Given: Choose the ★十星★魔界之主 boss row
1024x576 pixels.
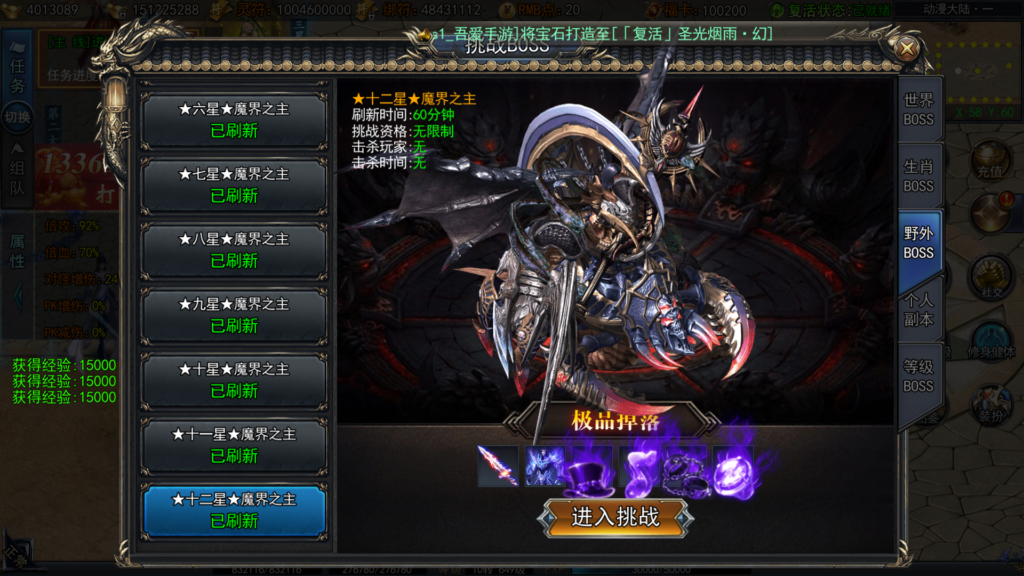Looking at the screenshot, I should coord(234,380).
